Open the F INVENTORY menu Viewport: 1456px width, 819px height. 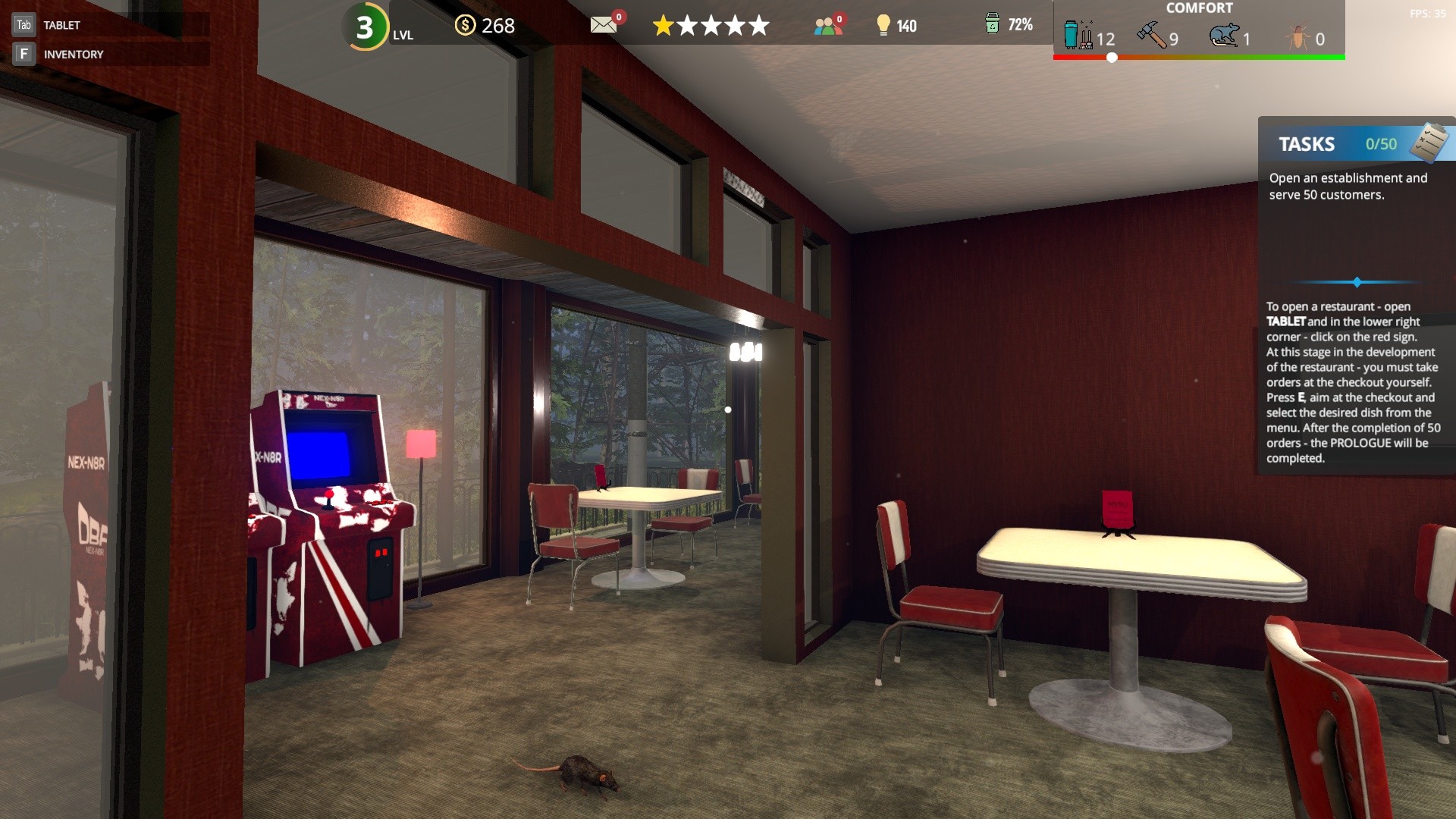pos(74,54)
